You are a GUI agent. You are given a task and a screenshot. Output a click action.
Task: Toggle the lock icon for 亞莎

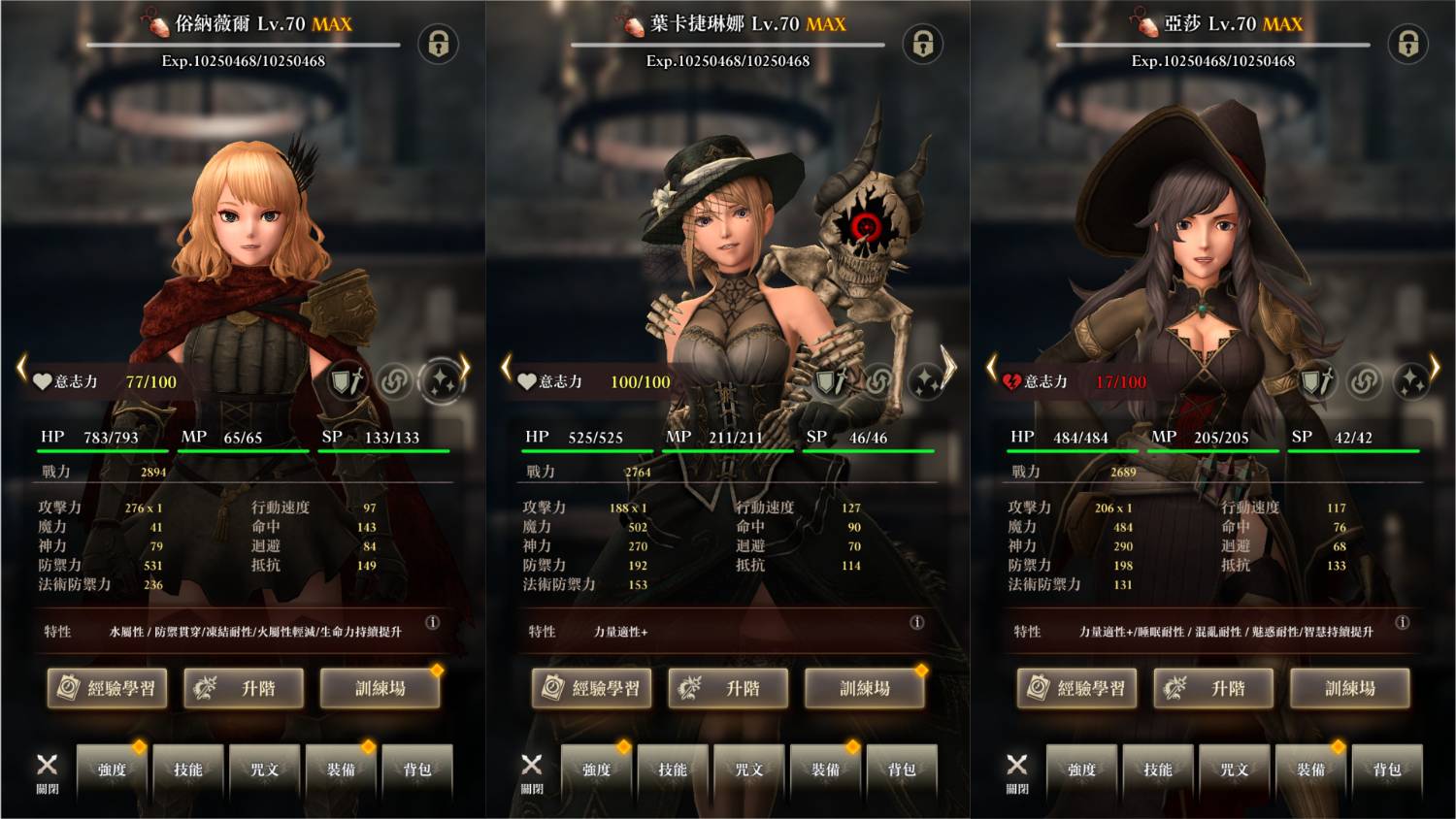1407,44
